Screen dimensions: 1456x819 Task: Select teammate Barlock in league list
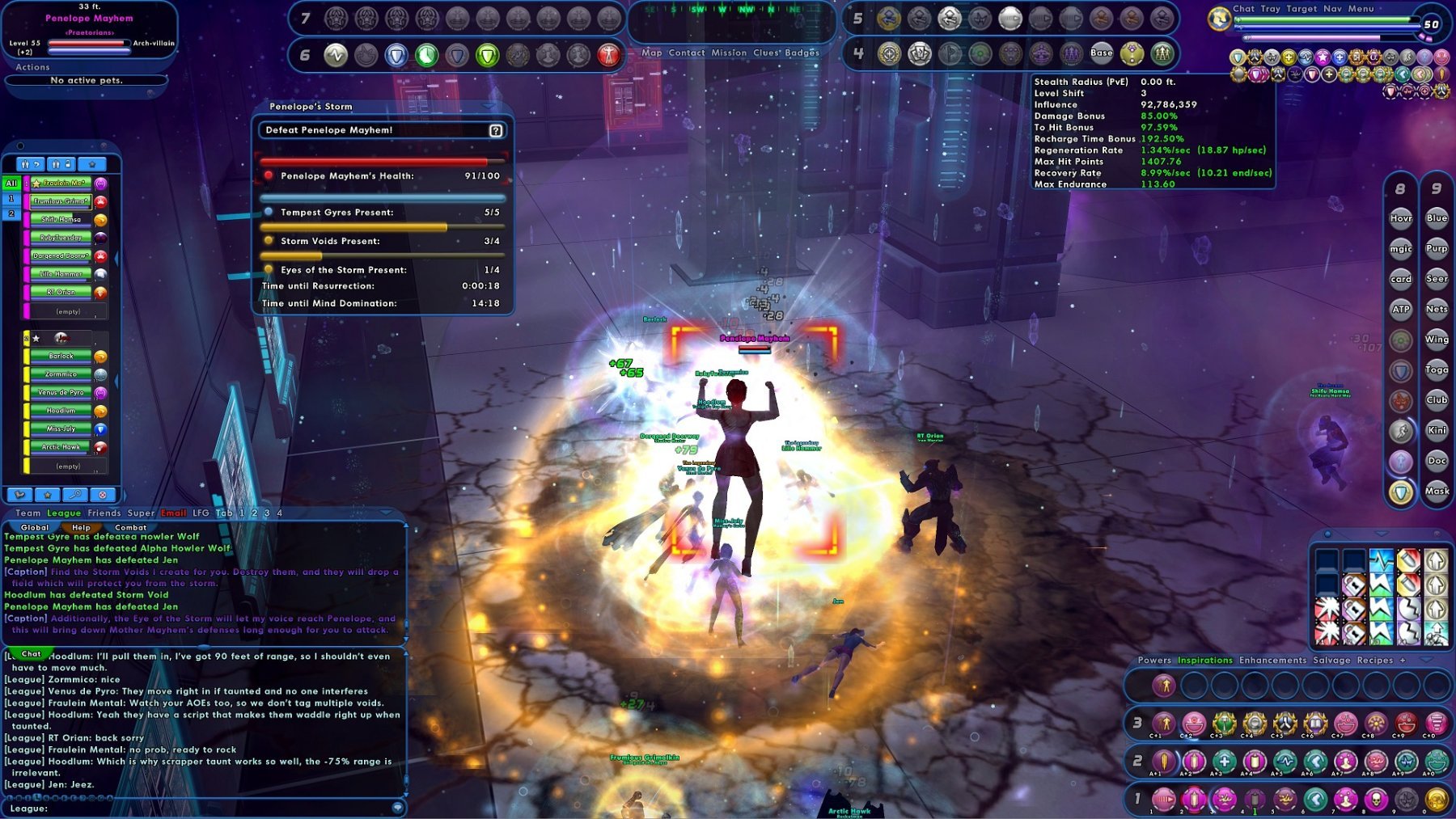tap(61, 356)
